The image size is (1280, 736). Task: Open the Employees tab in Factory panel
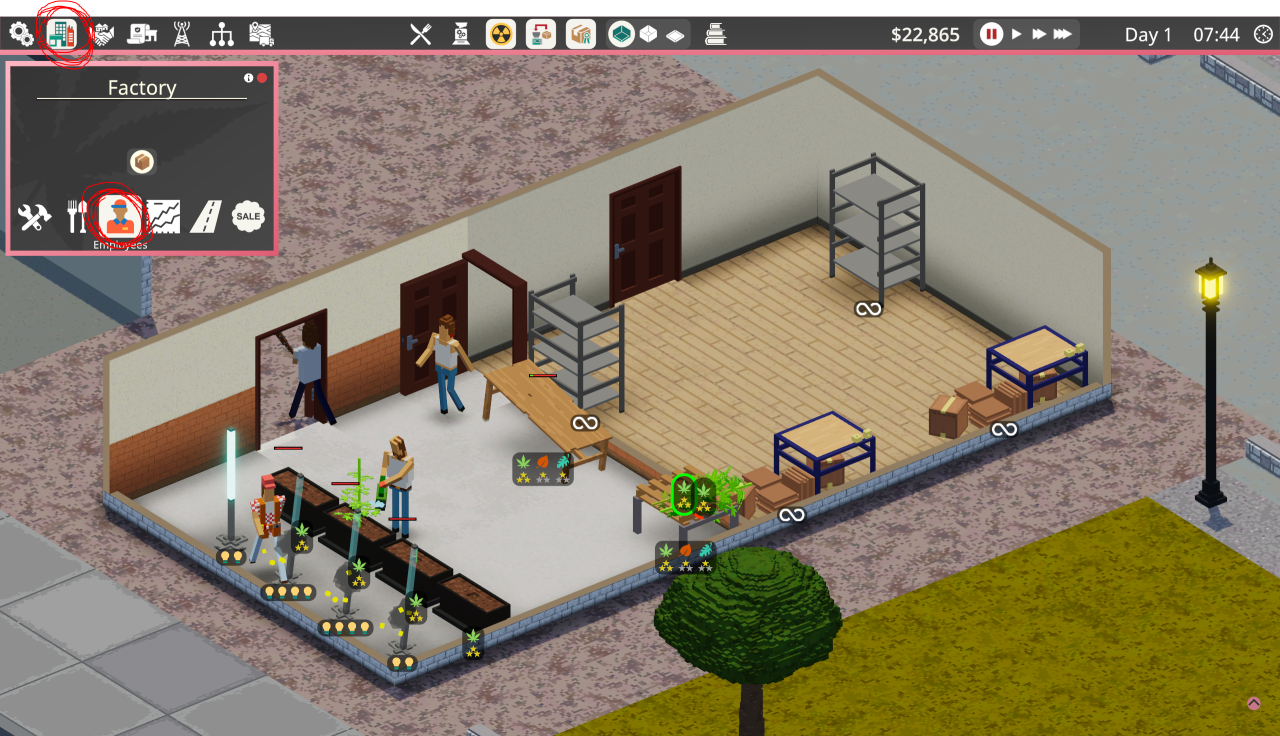pos(120,215)
